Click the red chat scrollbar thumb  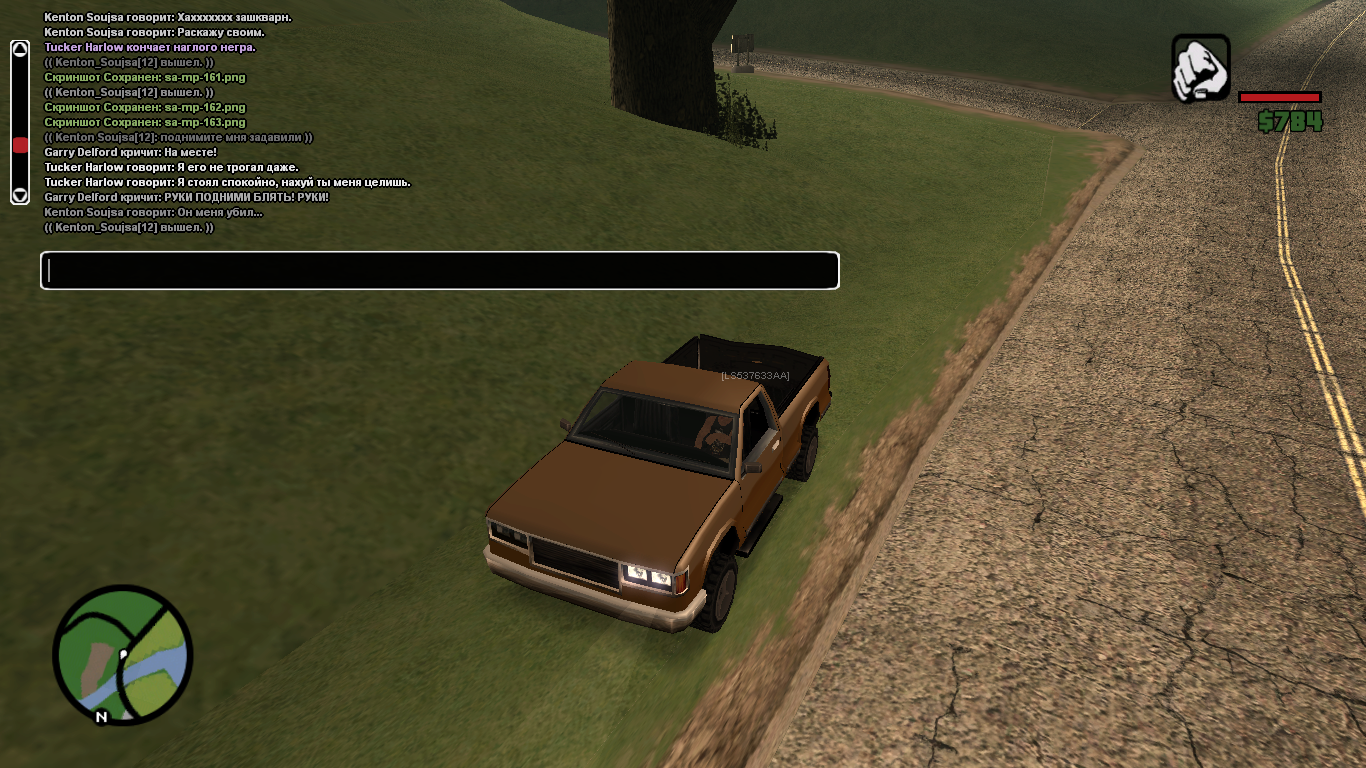[x=20, y=146]
